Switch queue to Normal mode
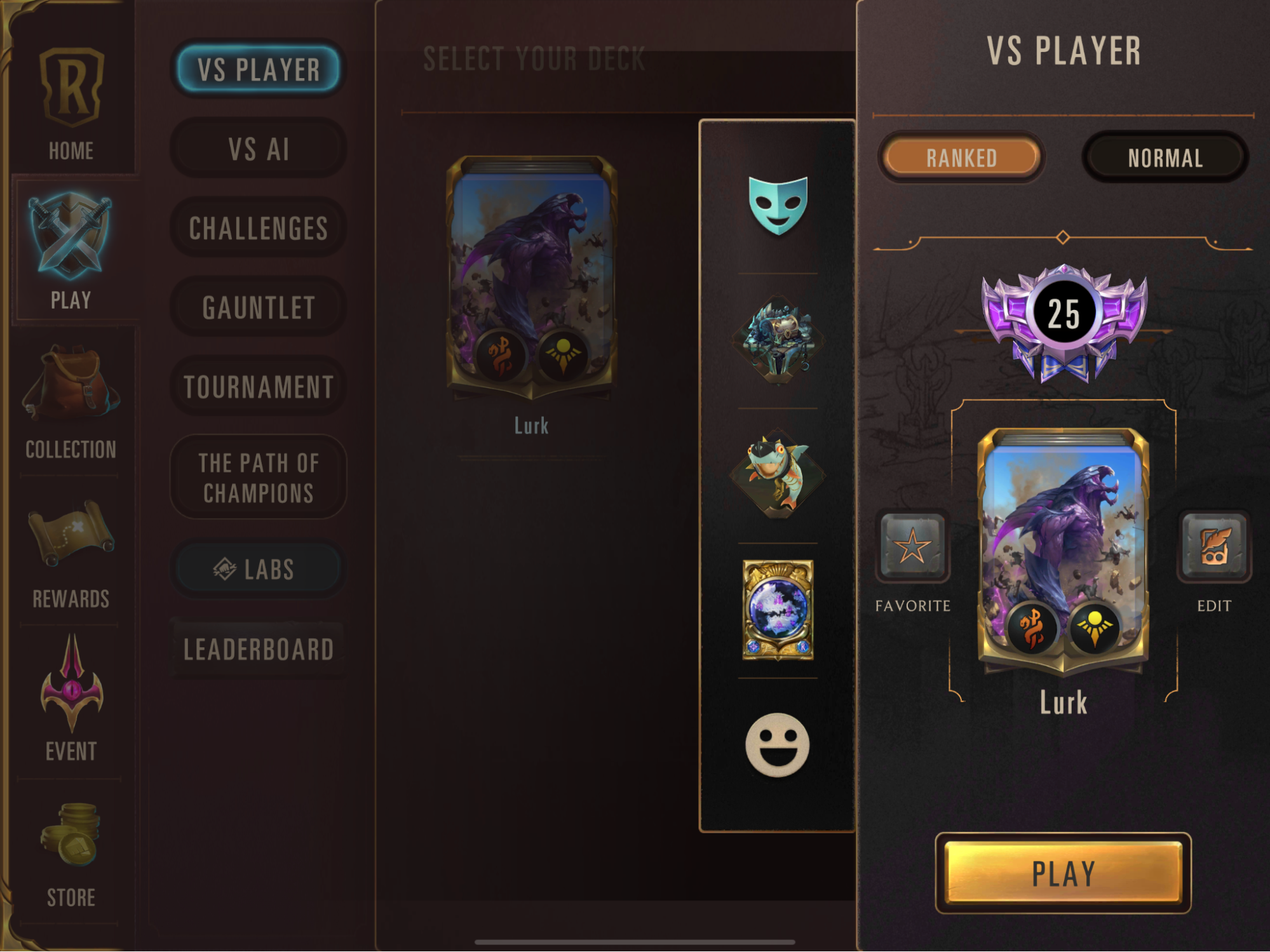 [x=1165, y=158]
